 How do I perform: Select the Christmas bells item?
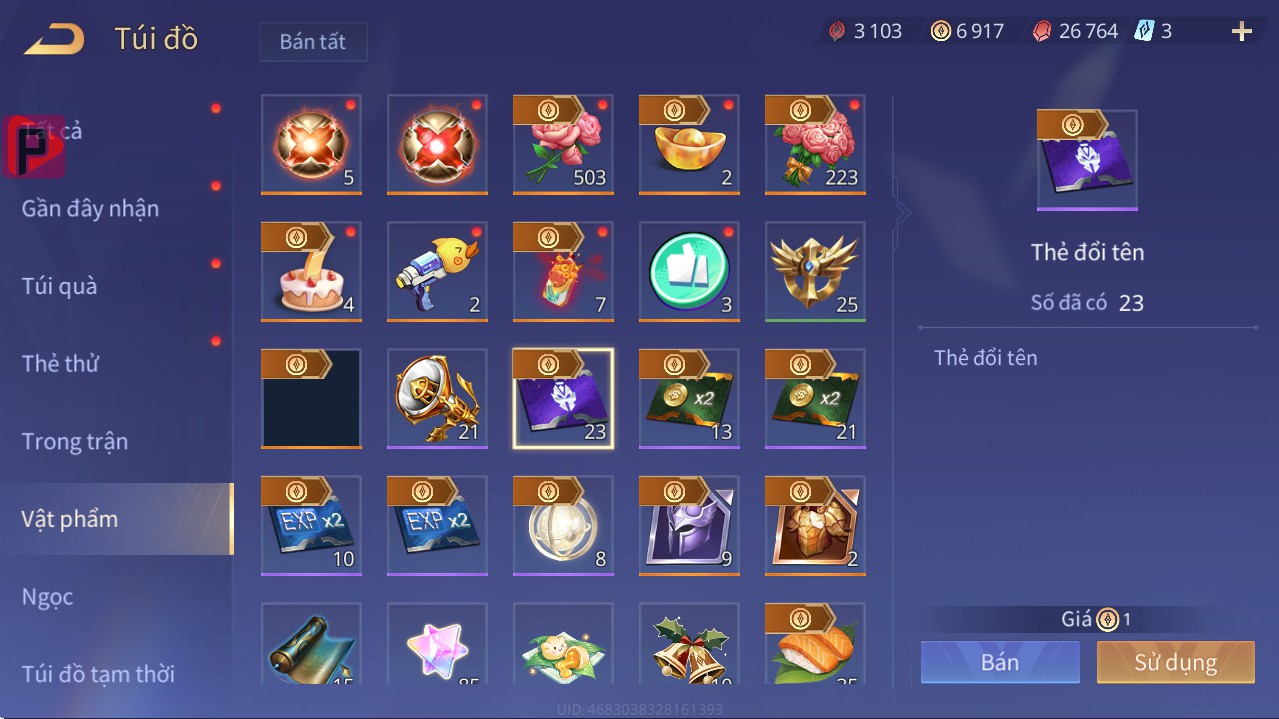tap(689, 645)
